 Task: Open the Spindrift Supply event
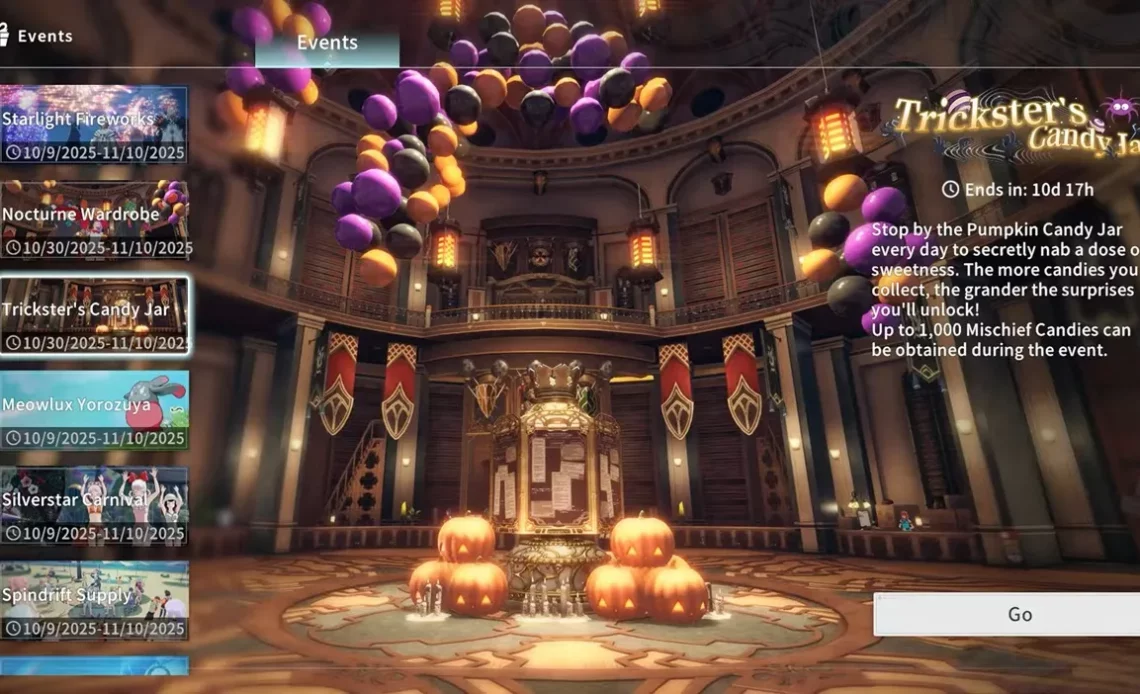click(94, 600)
